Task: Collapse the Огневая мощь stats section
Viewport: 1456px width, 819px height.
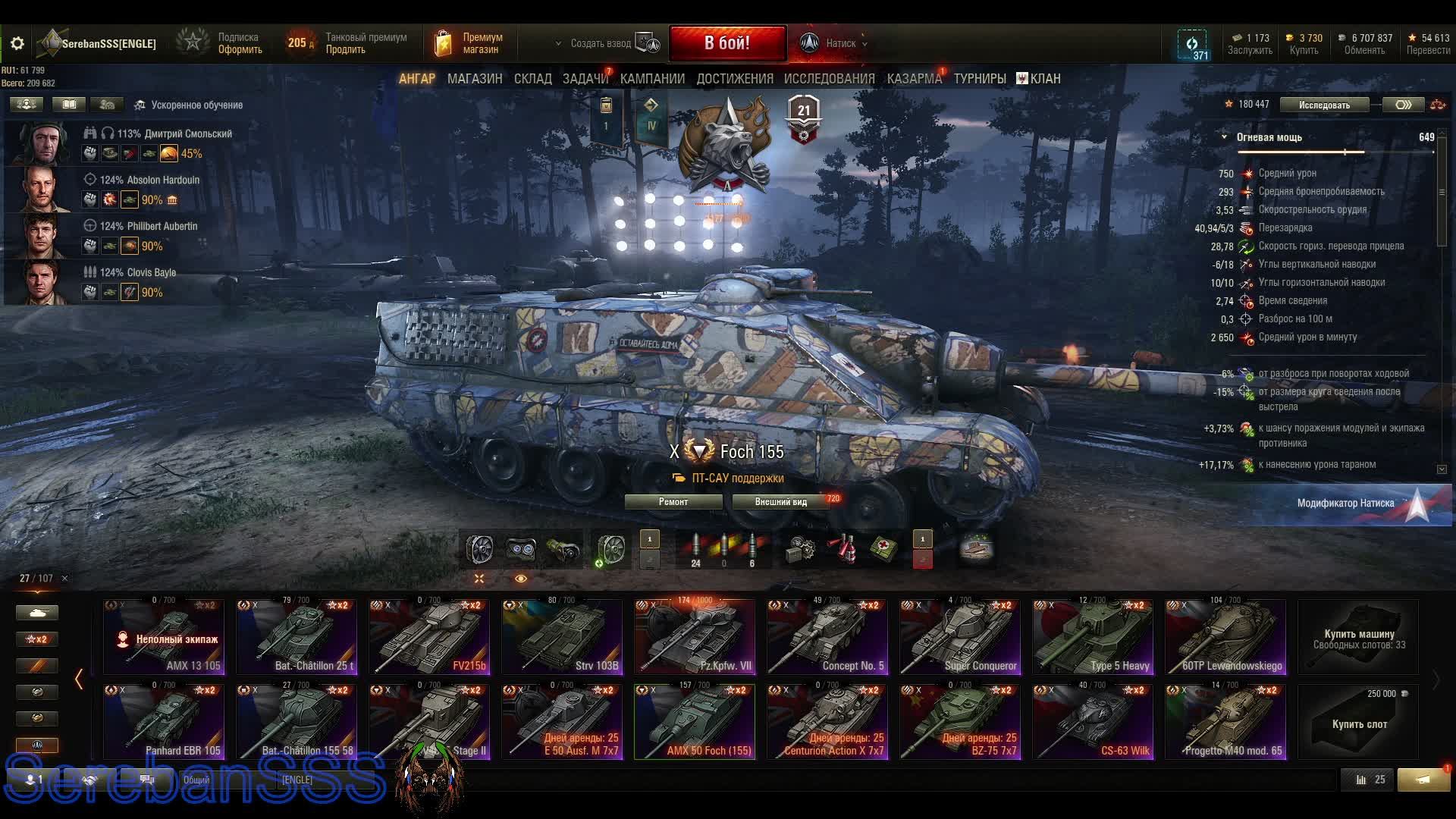Action: (x=1224, y=137)
